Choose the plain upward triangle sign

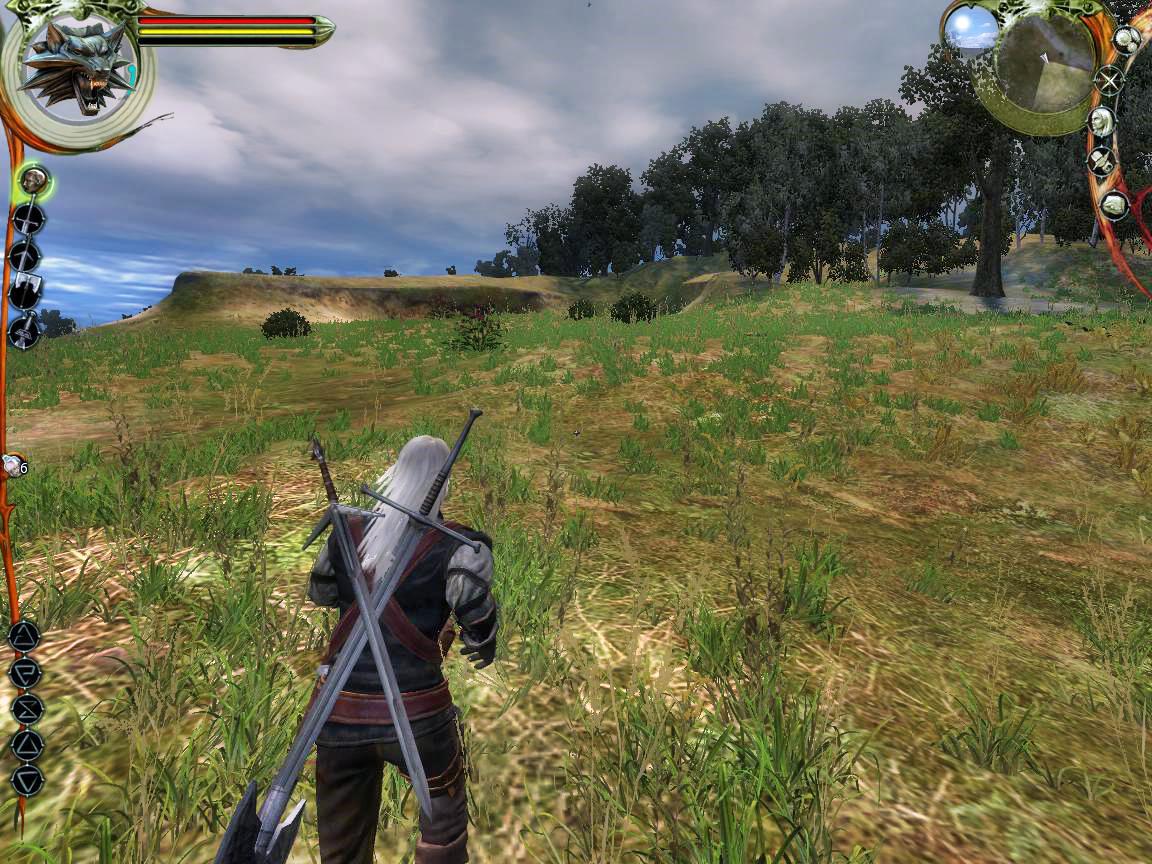27,744
